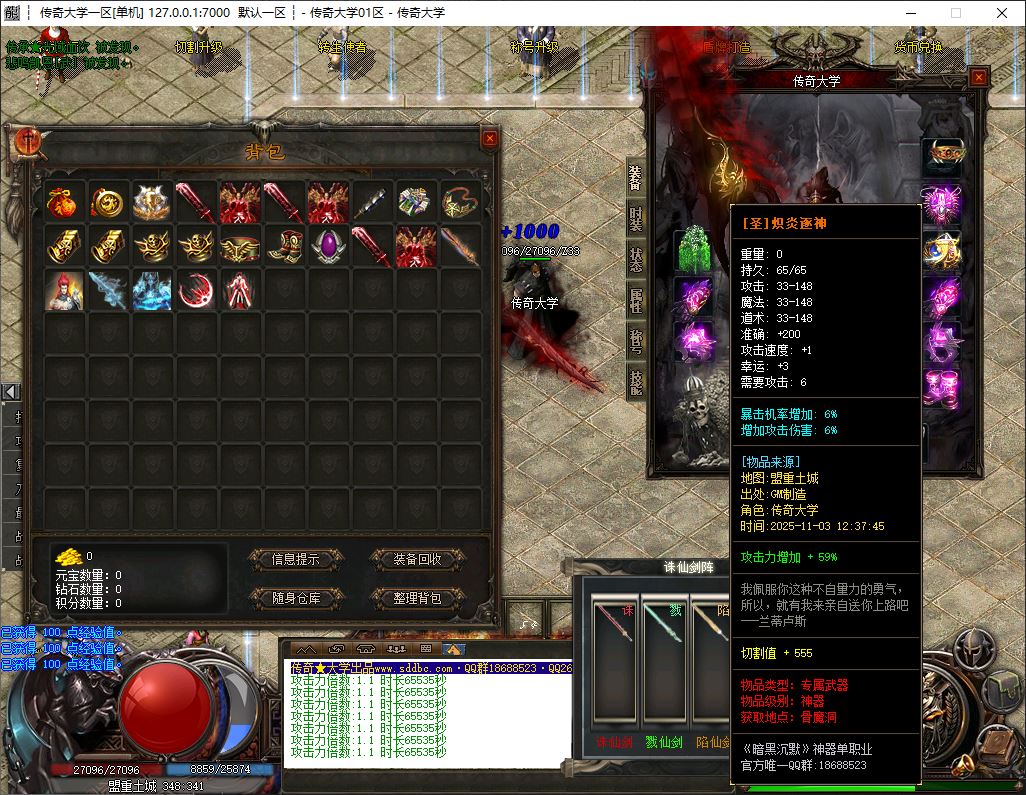Screen dimensions: 1026x795
Task: Sort the bag with 整理背包
Action: tap(417, 598)
